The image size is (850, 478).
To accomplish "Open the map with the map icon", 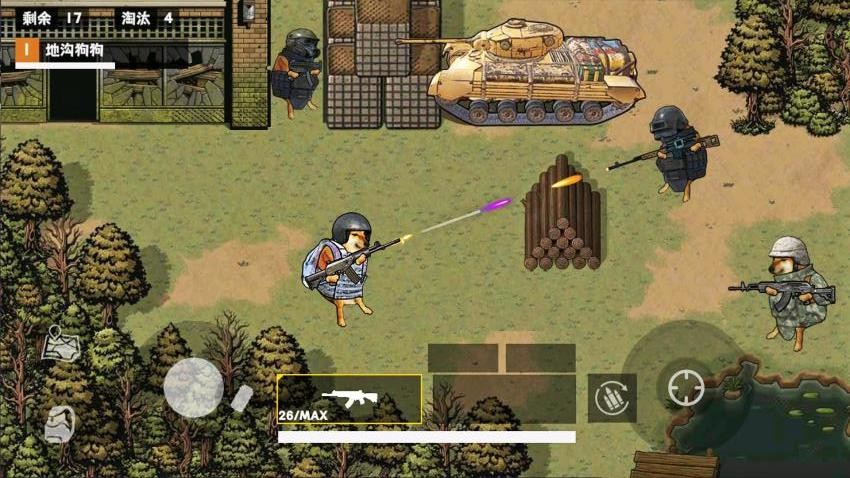I will click(61, 344).
